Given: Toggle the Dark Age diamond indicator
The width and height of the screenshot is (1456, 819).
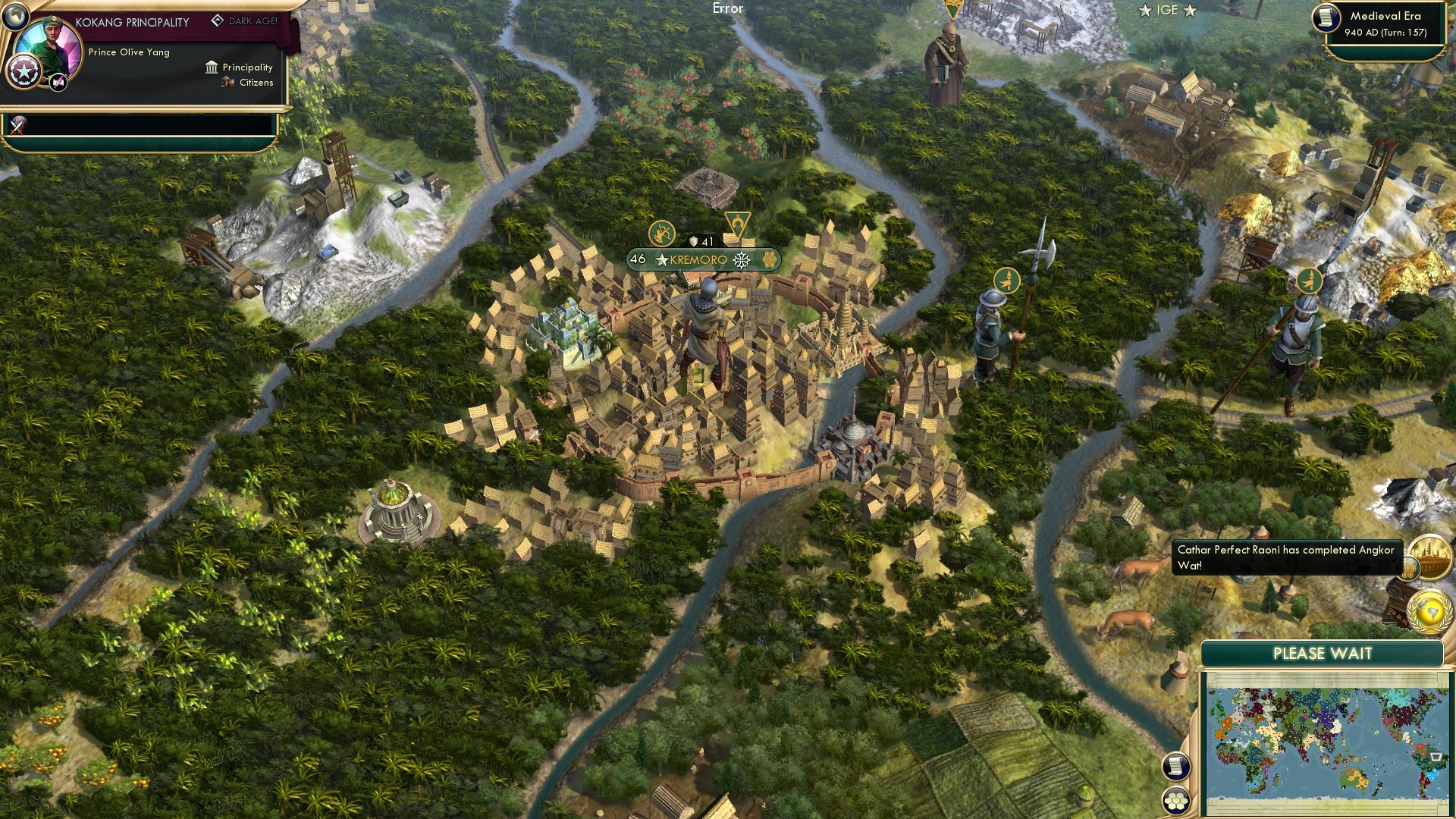Looking at the screenshot, I should (x=218, y=21).
